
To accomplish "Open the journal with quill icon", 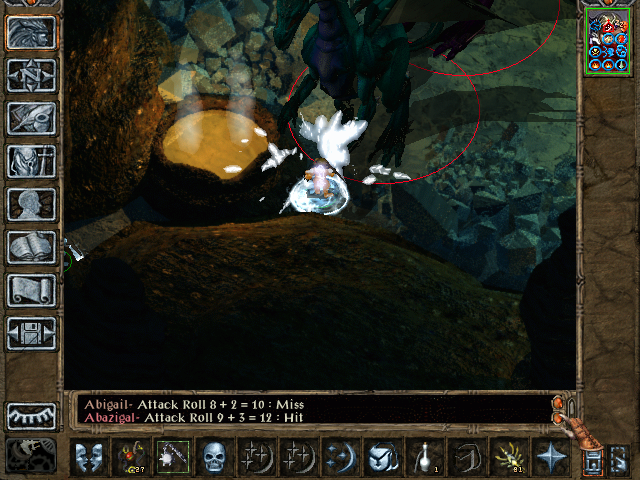I will tap(32, 118).
